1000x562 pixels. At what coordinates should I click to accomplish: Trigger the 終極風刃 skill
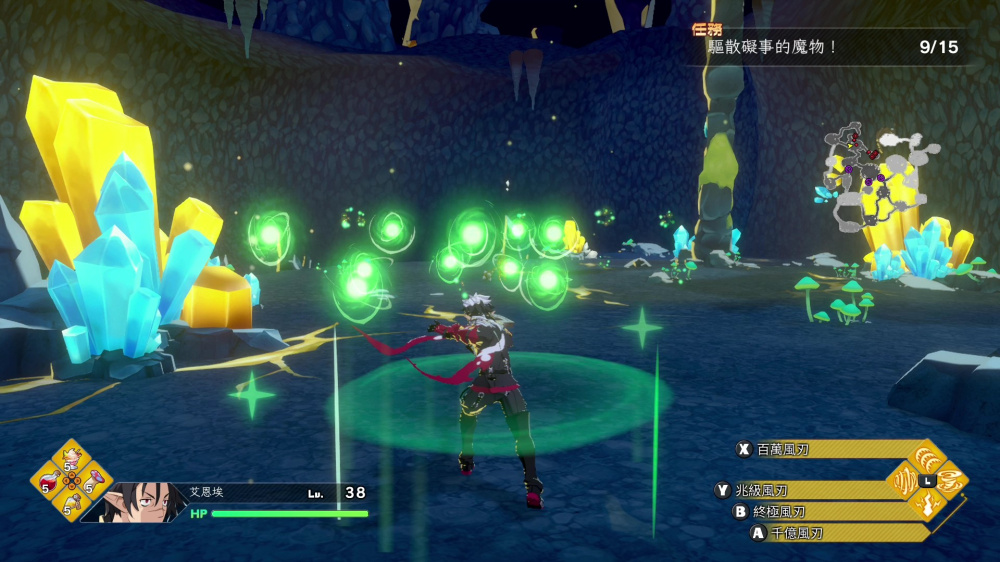click(806, 511)
